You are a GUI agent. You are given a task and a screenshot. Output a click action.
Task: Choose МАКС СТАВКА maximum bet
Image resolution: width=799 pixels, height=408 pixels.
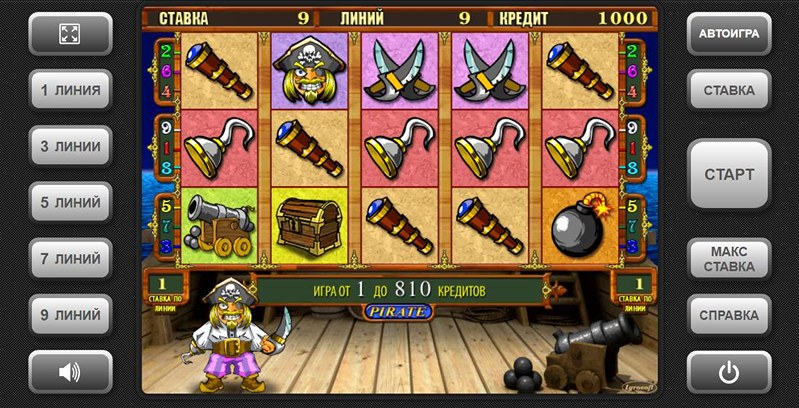pos(729,259)
